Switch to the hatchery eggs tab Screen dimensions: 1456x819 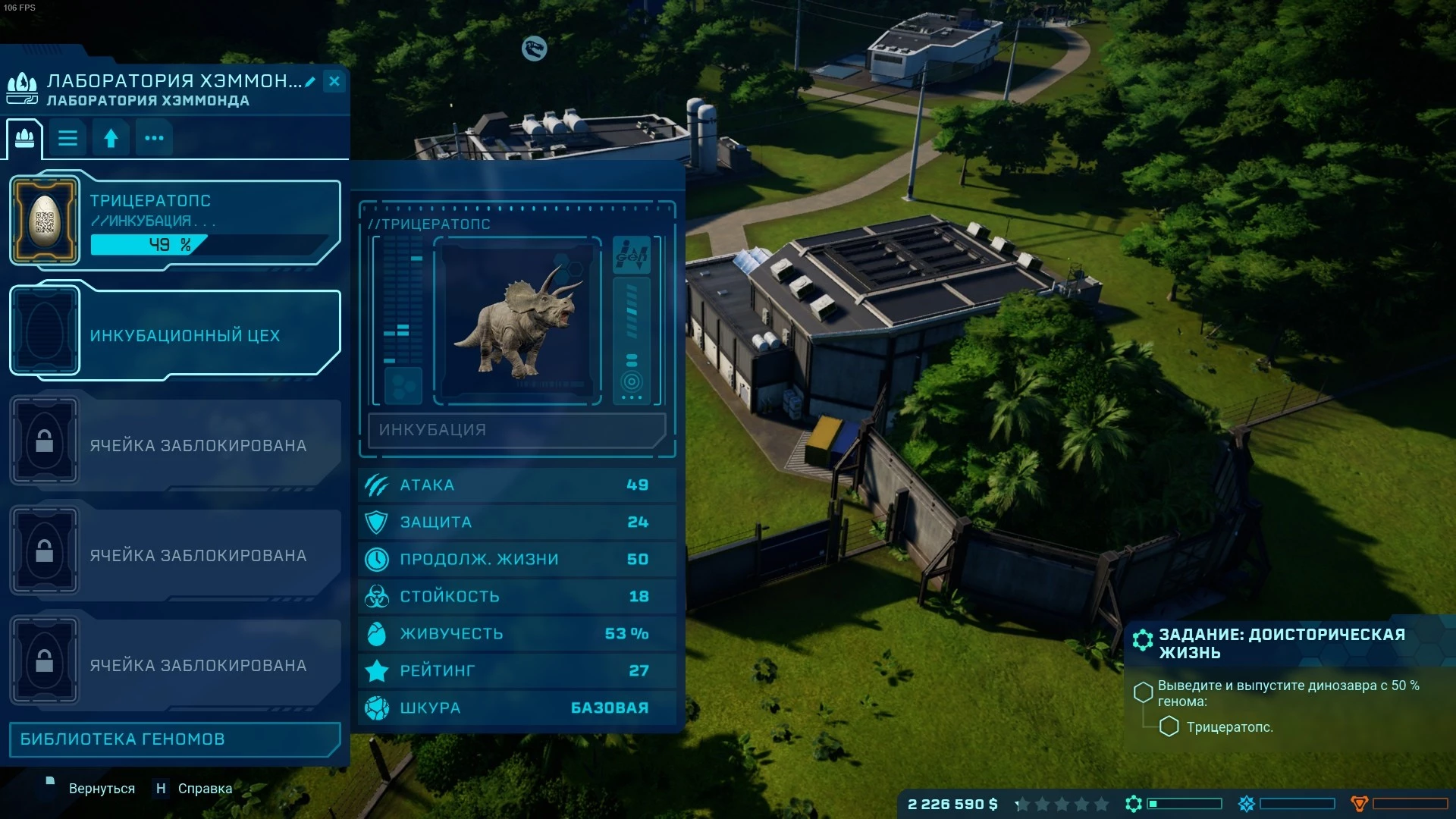pos(24,139)
